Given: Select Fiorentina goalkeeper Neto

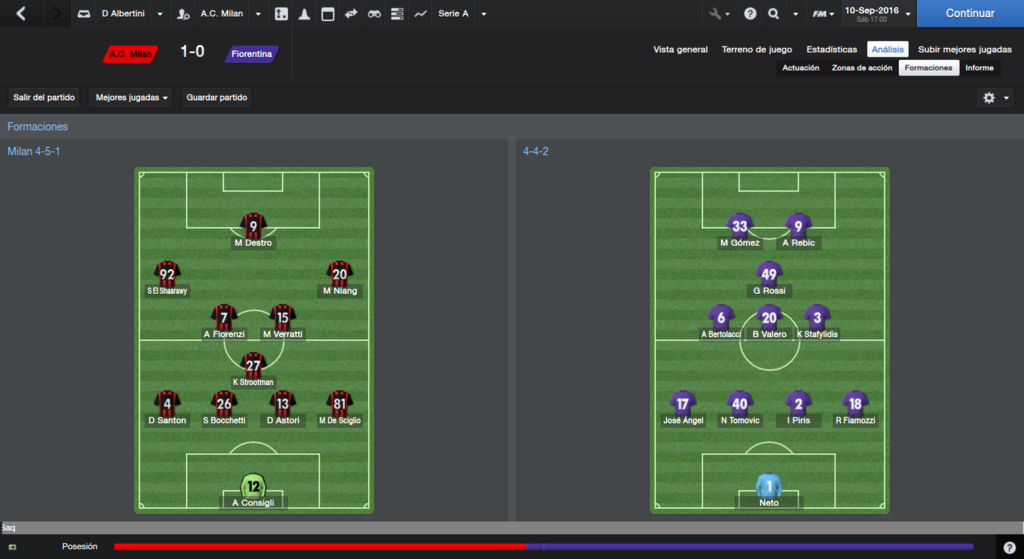Looking at the screenshot, I should tap(768, 490).
